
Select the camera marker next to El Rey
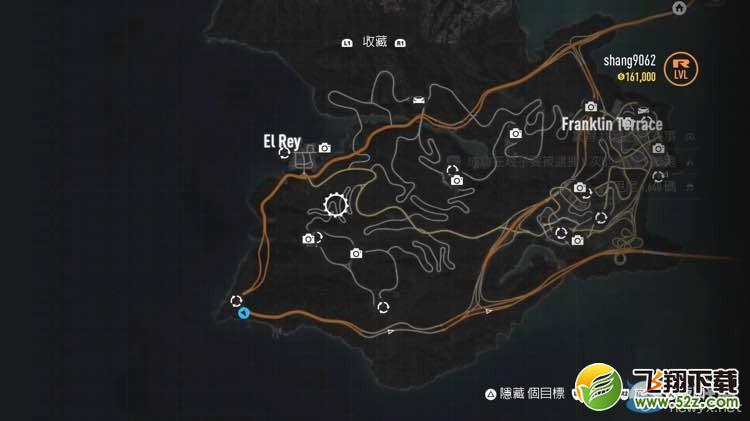point(324,148)
